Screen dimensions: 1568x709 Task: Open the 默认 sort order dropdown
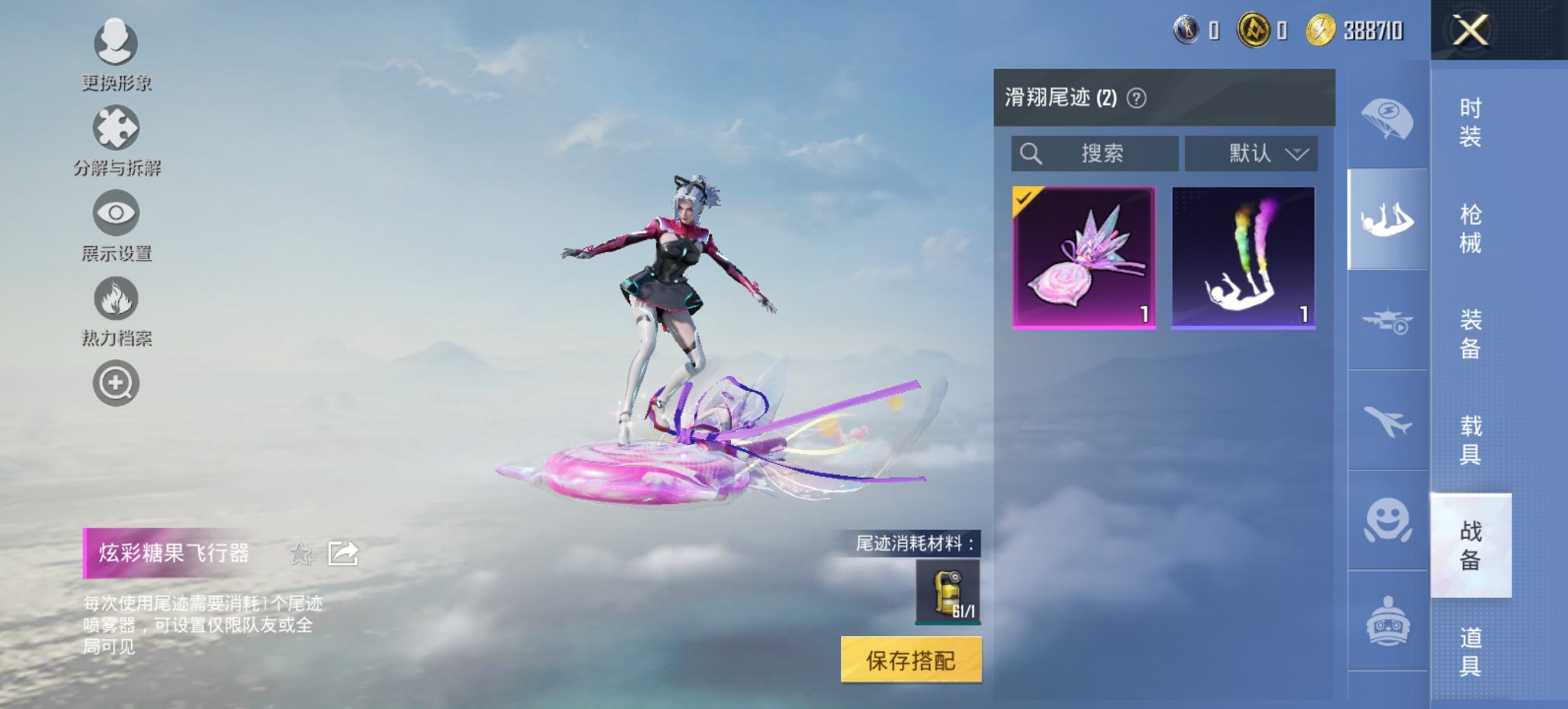click(1250, 153)
